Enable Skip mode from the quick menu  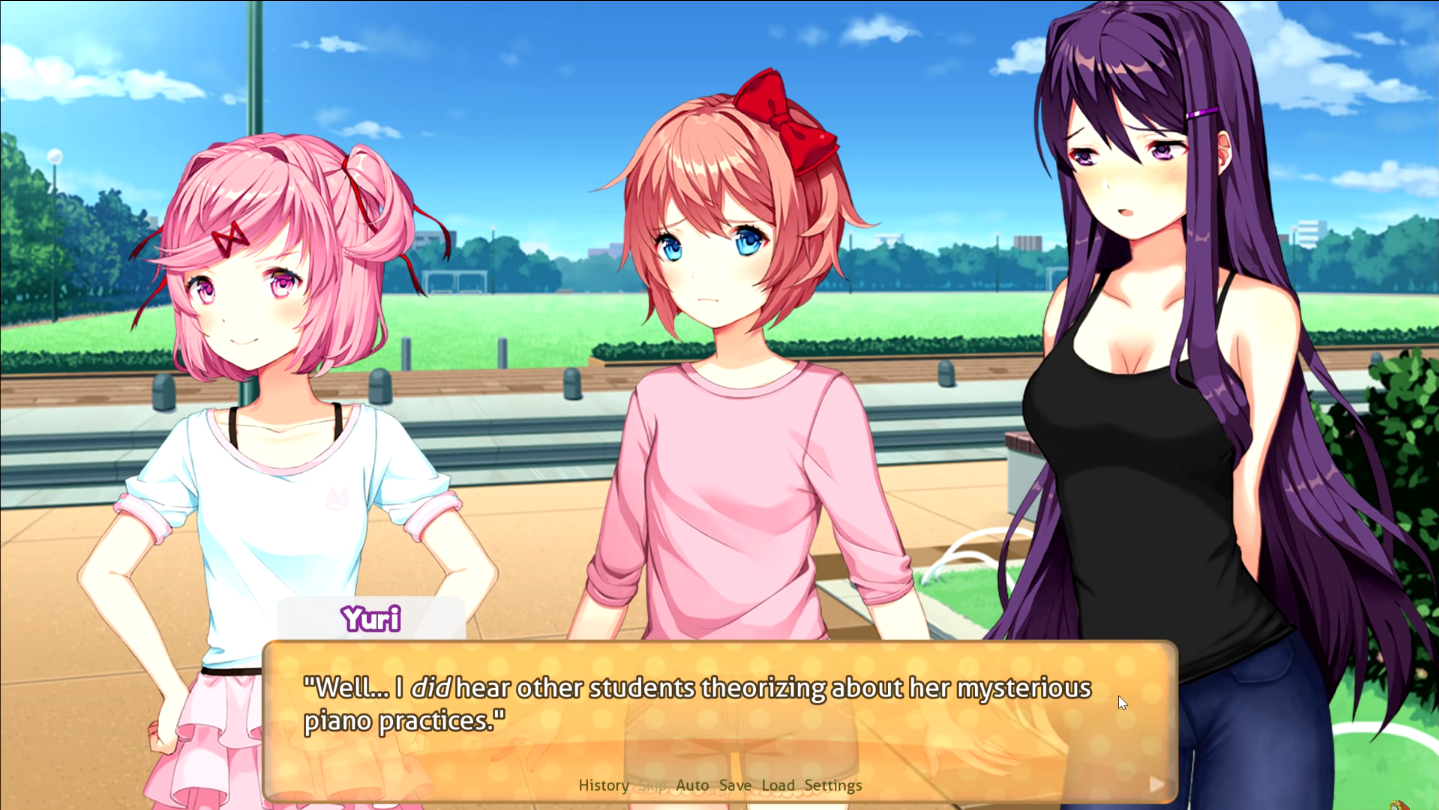click(653, 785)
